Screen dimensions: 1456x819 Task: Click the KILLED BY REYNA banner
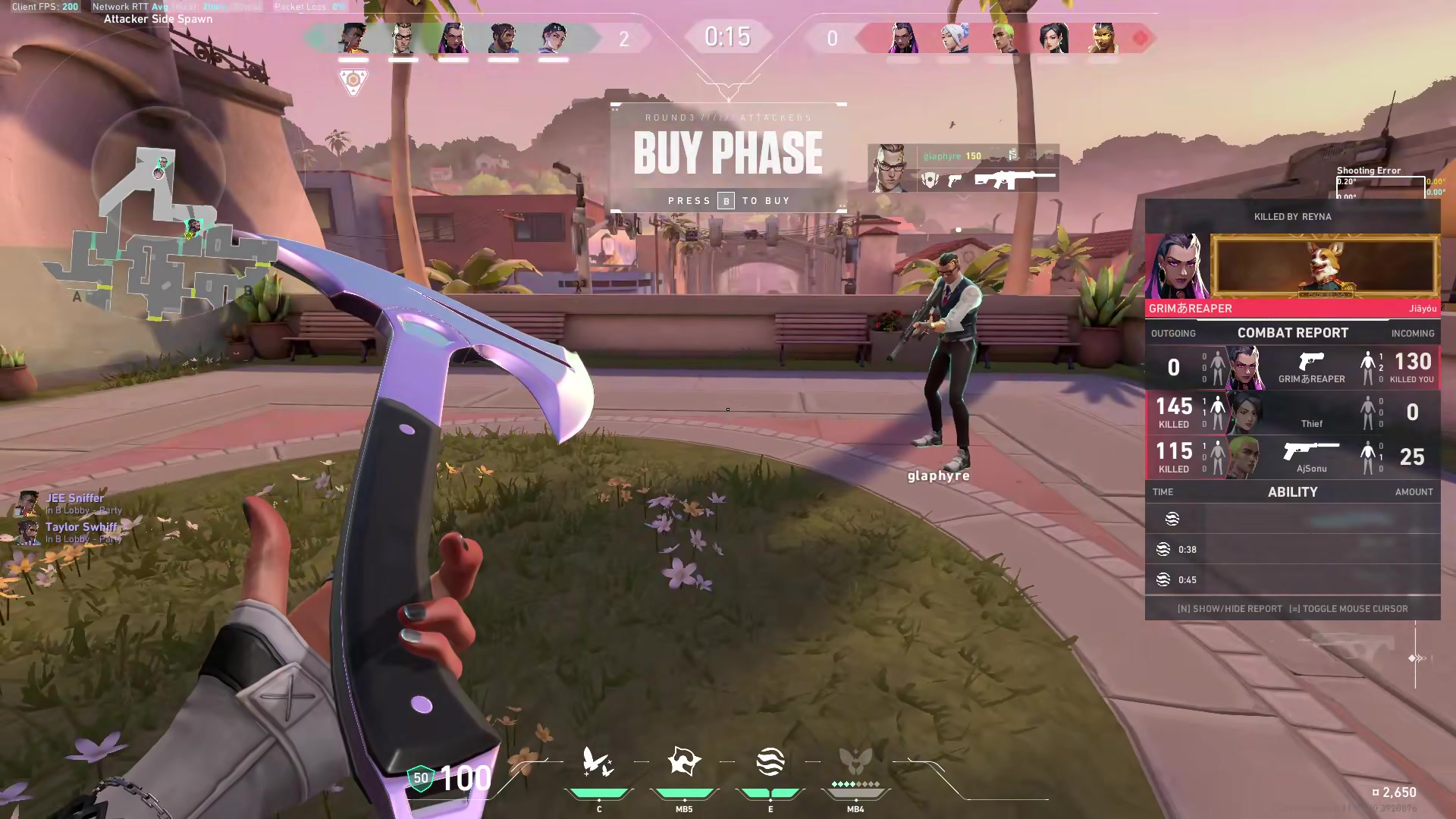click(1292, 216)
